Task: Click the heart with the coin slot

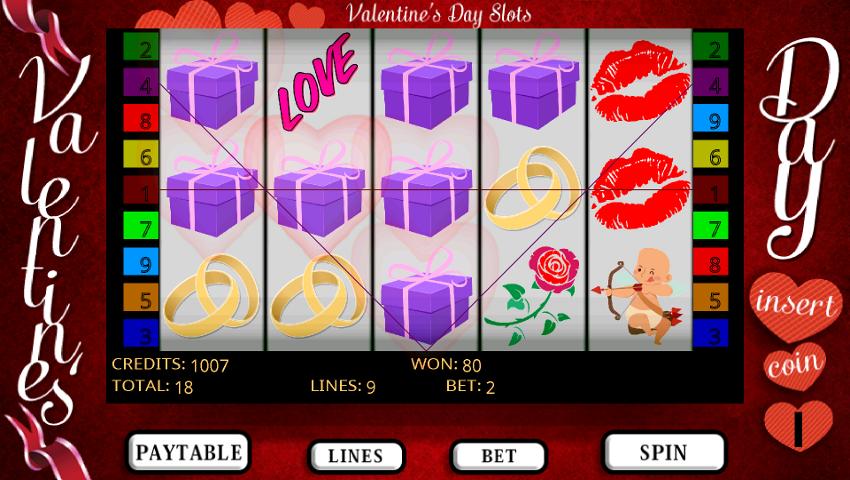Action: (797, 424)
